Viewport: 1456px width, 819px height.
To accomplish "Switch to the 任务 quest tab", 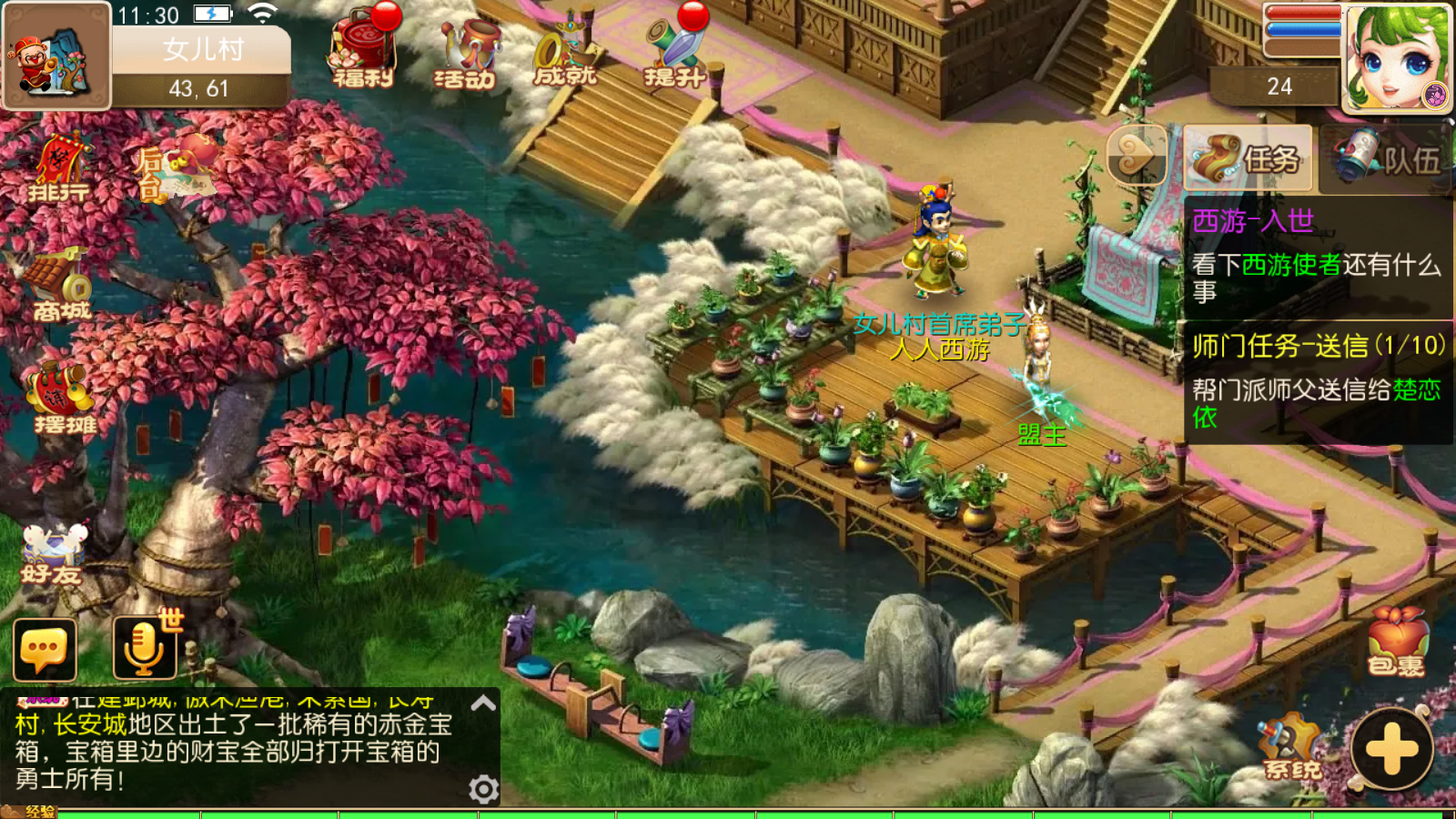I will coord(1249,159).
